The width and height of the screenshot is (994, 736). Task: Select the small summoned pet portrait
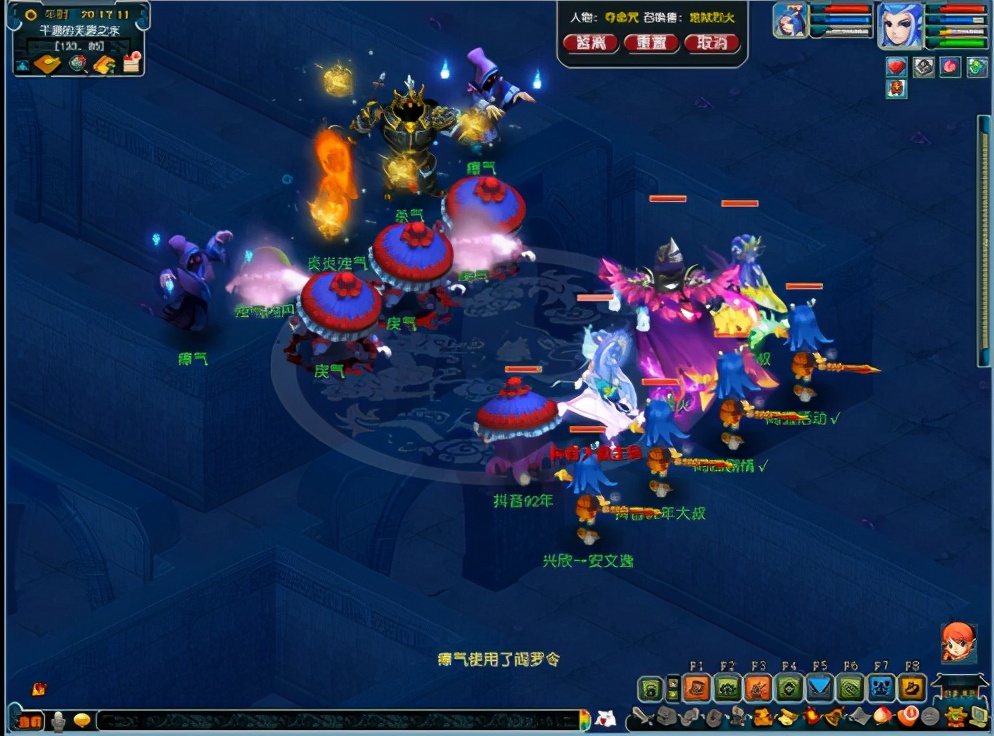coord(790,21)
